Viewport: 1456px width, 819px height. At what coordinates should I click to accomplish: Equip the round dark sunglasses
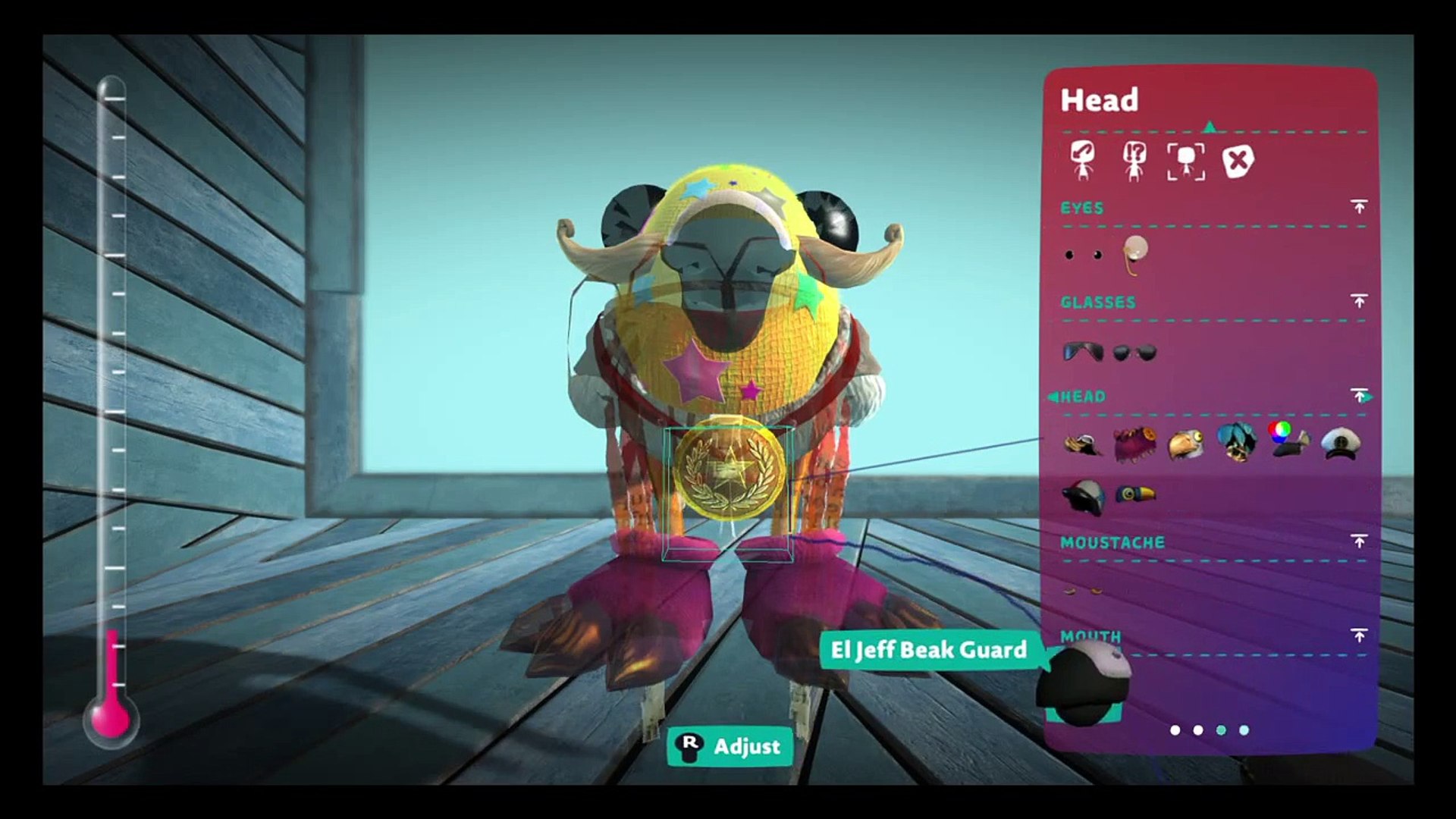point(1134,353)
